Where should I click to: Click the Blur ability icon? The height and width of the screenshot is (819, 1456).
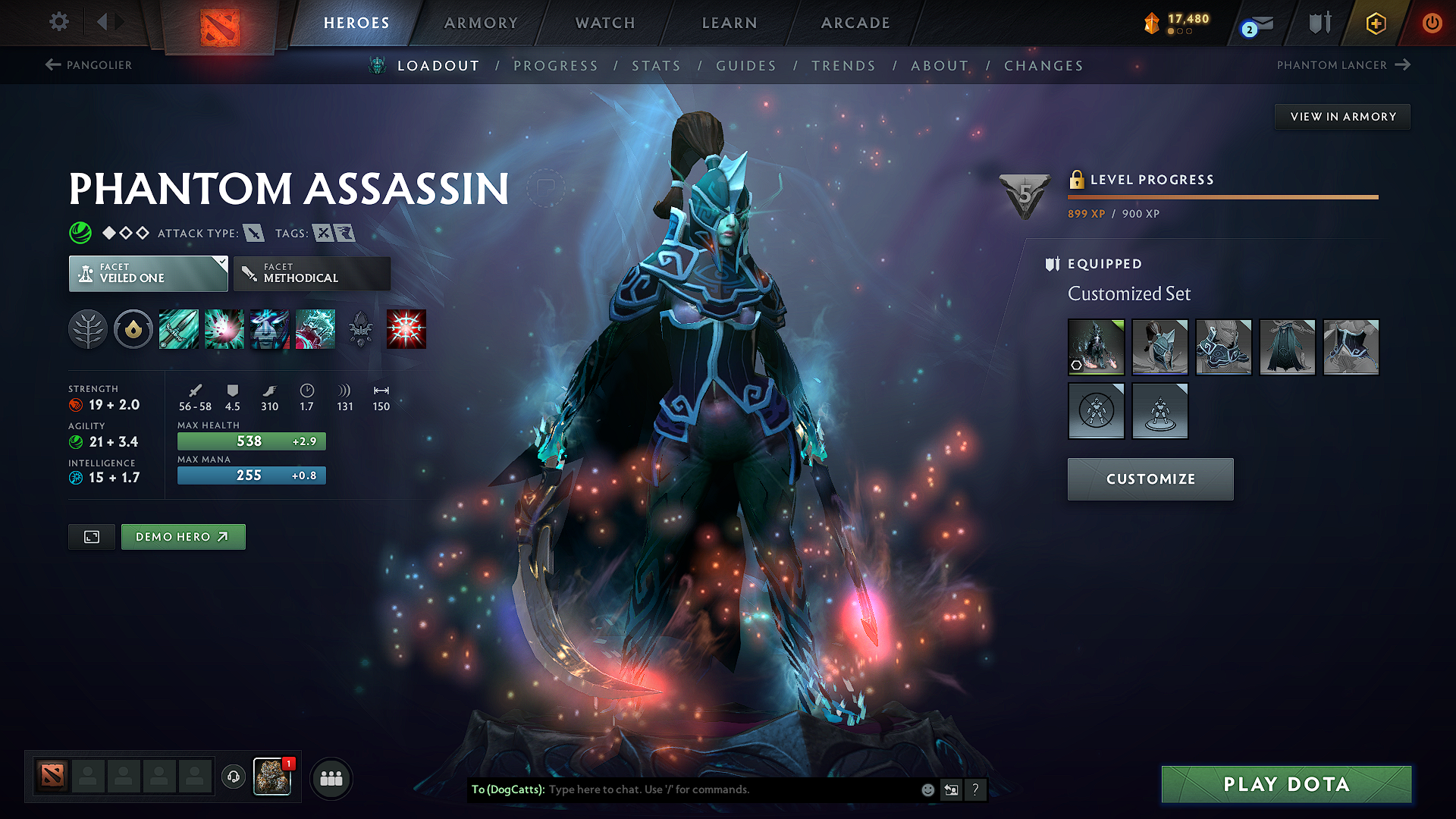[270, 328]
